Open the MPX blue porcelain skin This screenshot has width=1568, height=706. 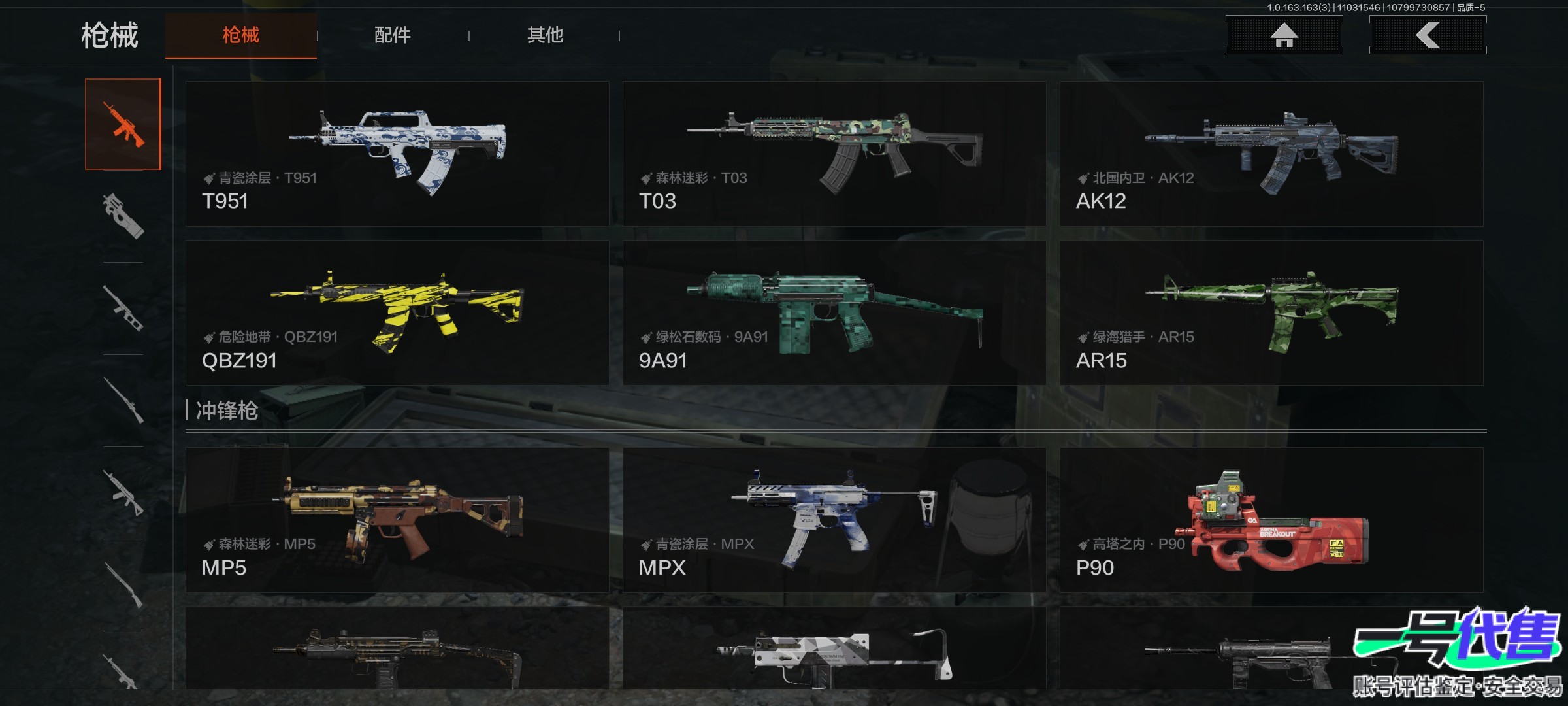(834, 520)
